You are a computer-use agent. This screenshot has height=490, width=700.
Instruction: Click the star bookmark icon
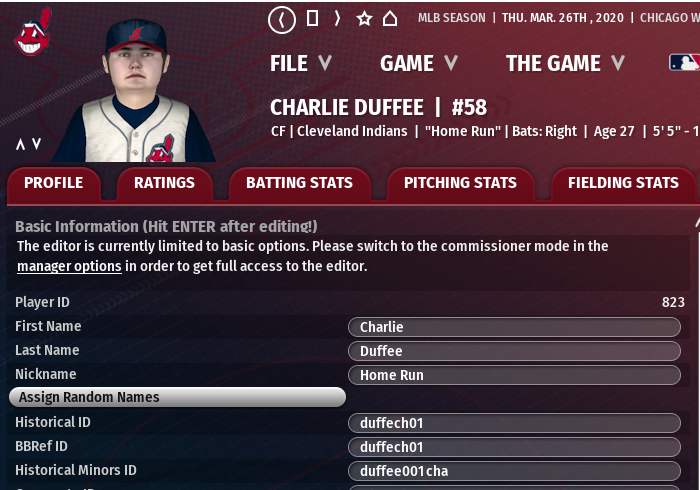click(x=364, y=18)
